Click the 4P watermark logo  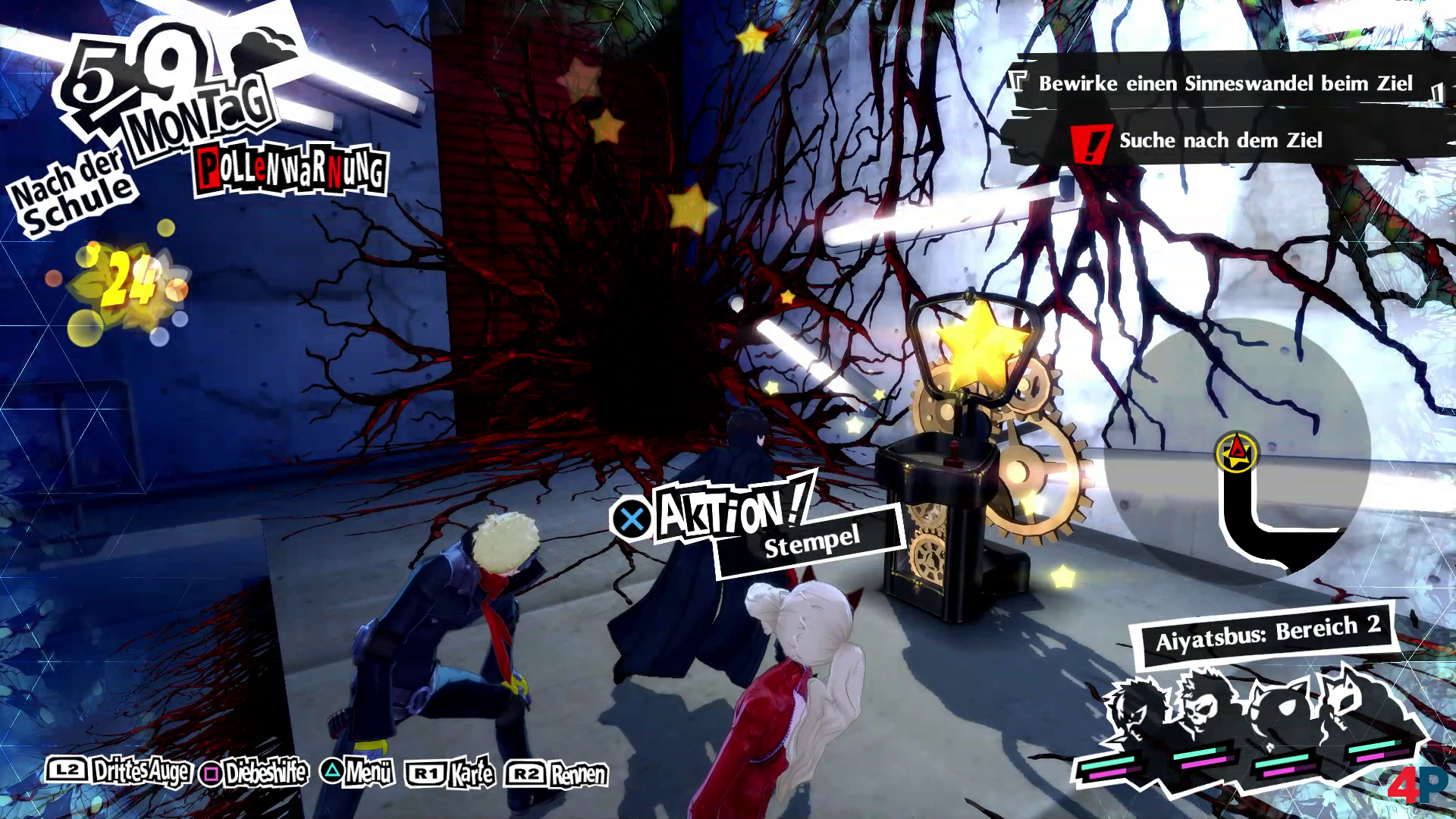(x=1417, y=786)
